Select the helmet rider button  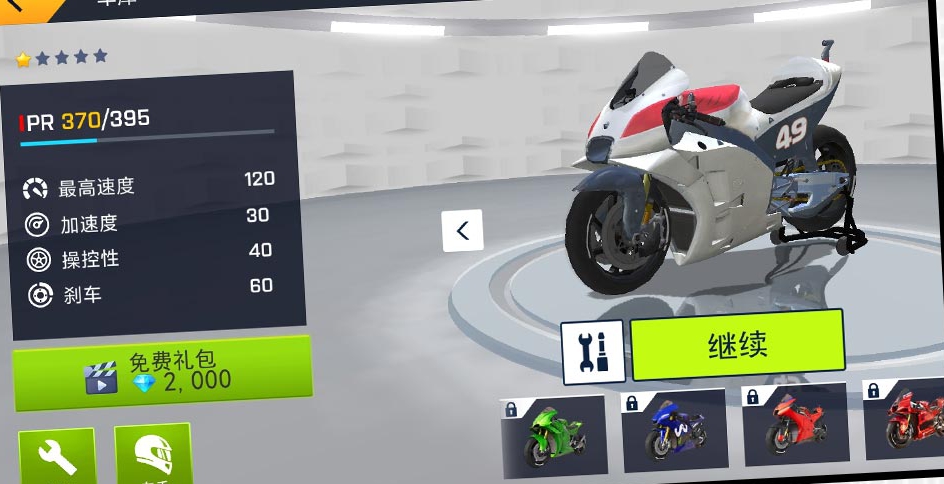[152, 454]
